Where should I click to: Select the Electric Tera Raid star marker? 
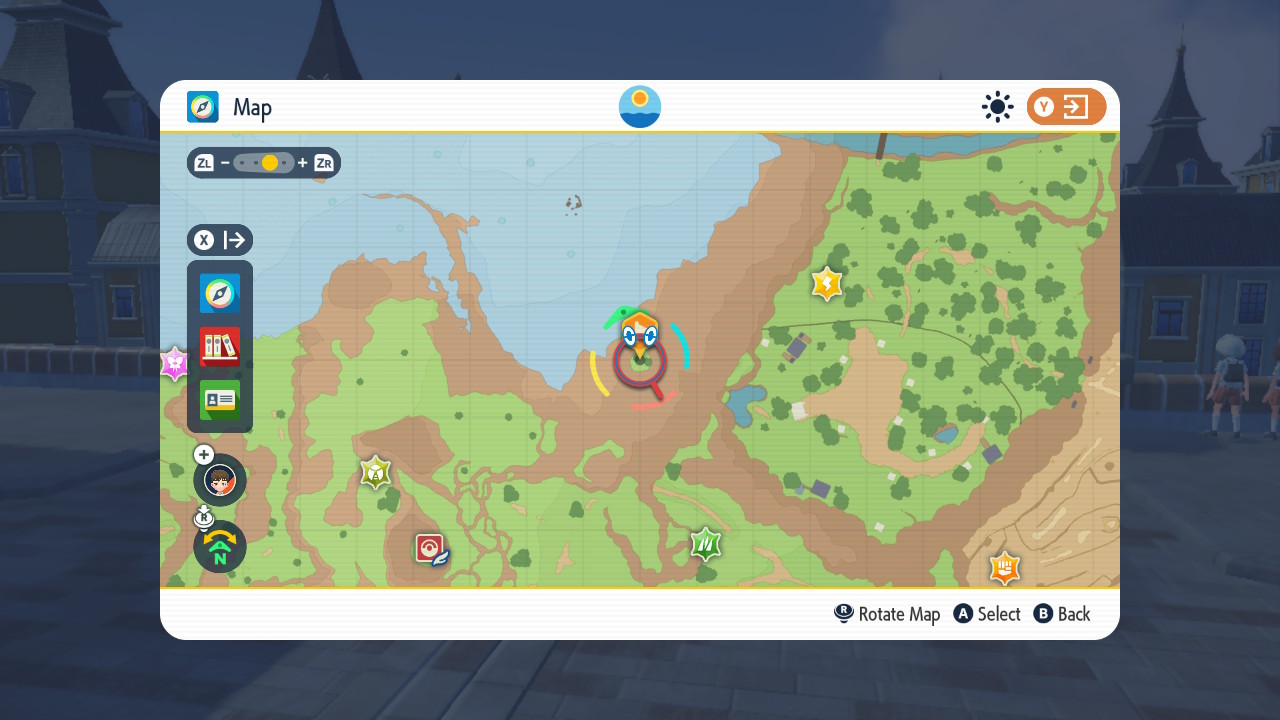click(x=826, y=283)
